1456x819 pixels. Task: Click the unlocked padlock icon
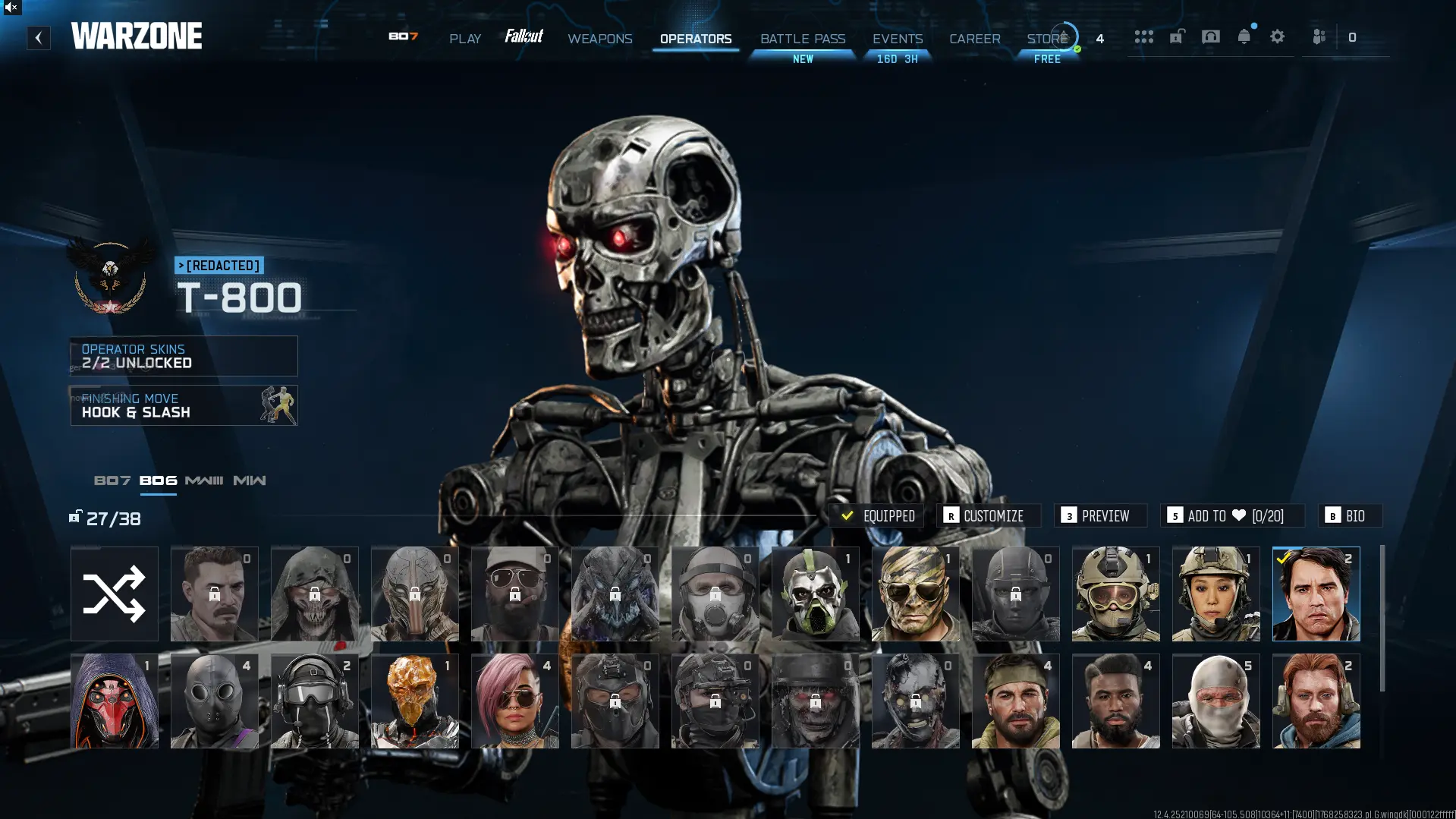click(1177, 36)
